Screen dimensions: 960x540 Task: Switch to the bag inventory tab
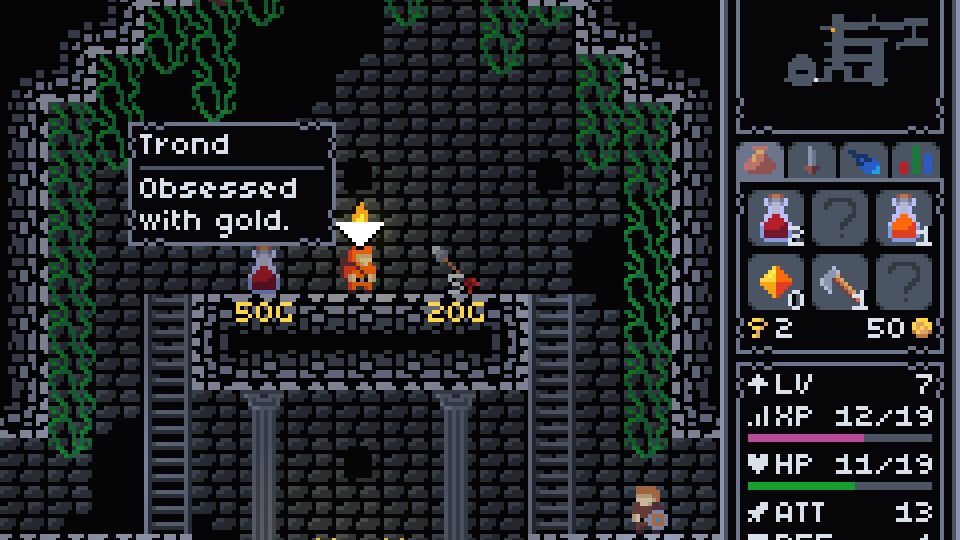[762, 160]
